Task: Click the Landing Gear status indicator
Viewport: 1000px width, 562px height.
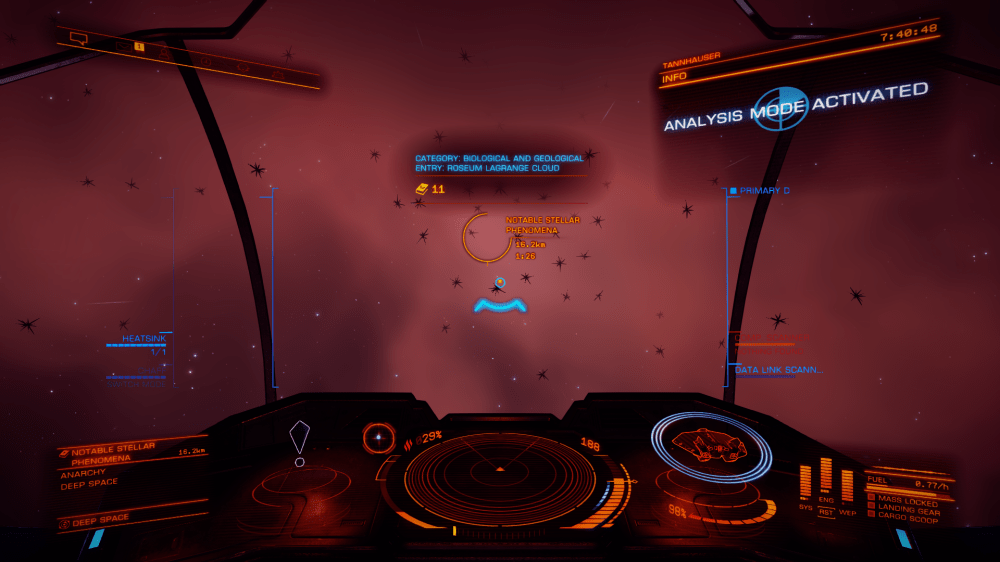Action: coord(906,509)
